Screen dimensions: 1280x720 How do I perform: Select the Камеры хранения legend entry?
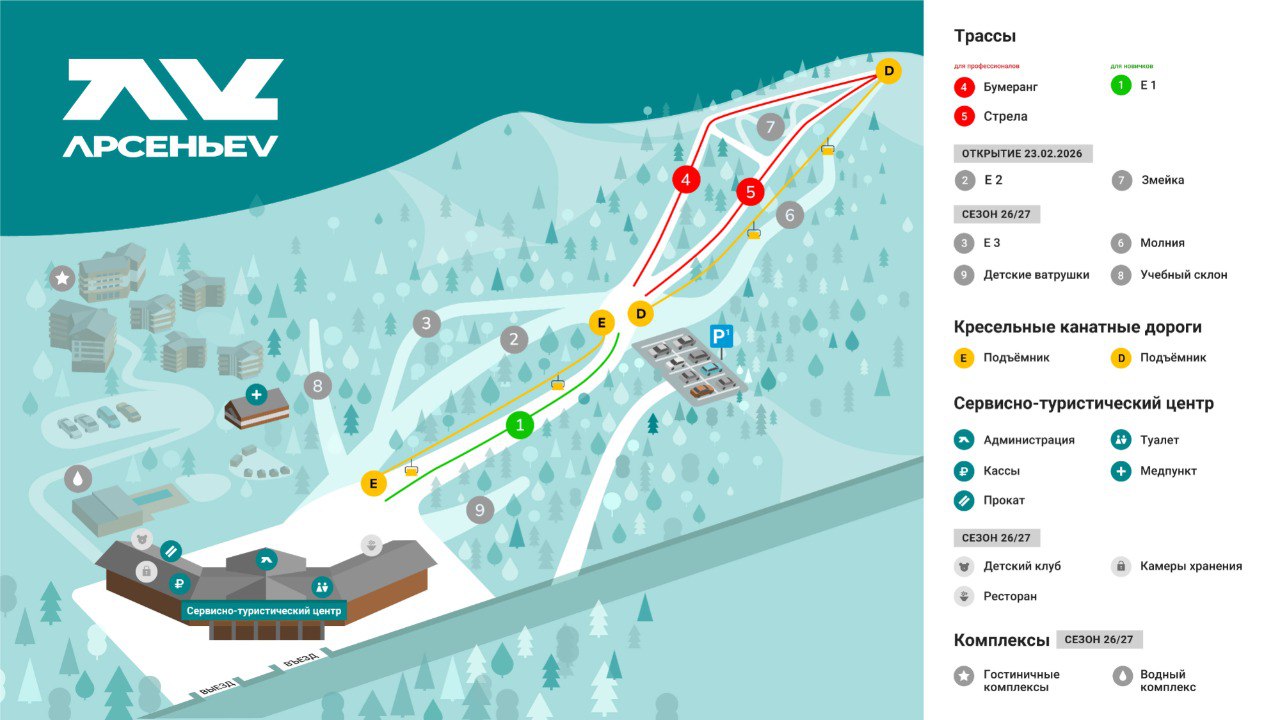tap(1177, 566)
